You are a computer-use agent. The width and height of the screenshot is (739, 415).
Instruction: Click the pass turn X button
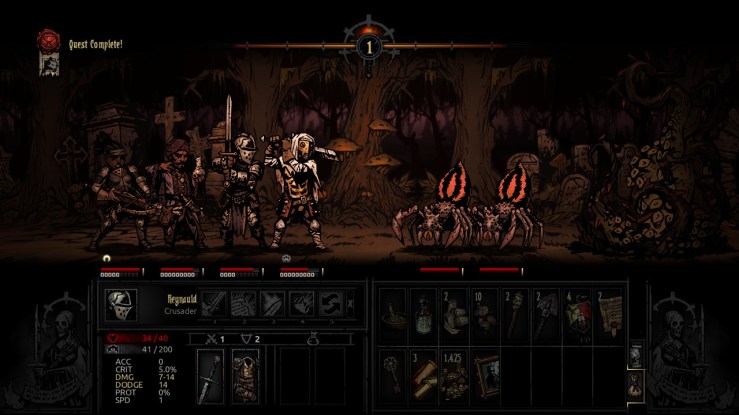click(349, 305)
